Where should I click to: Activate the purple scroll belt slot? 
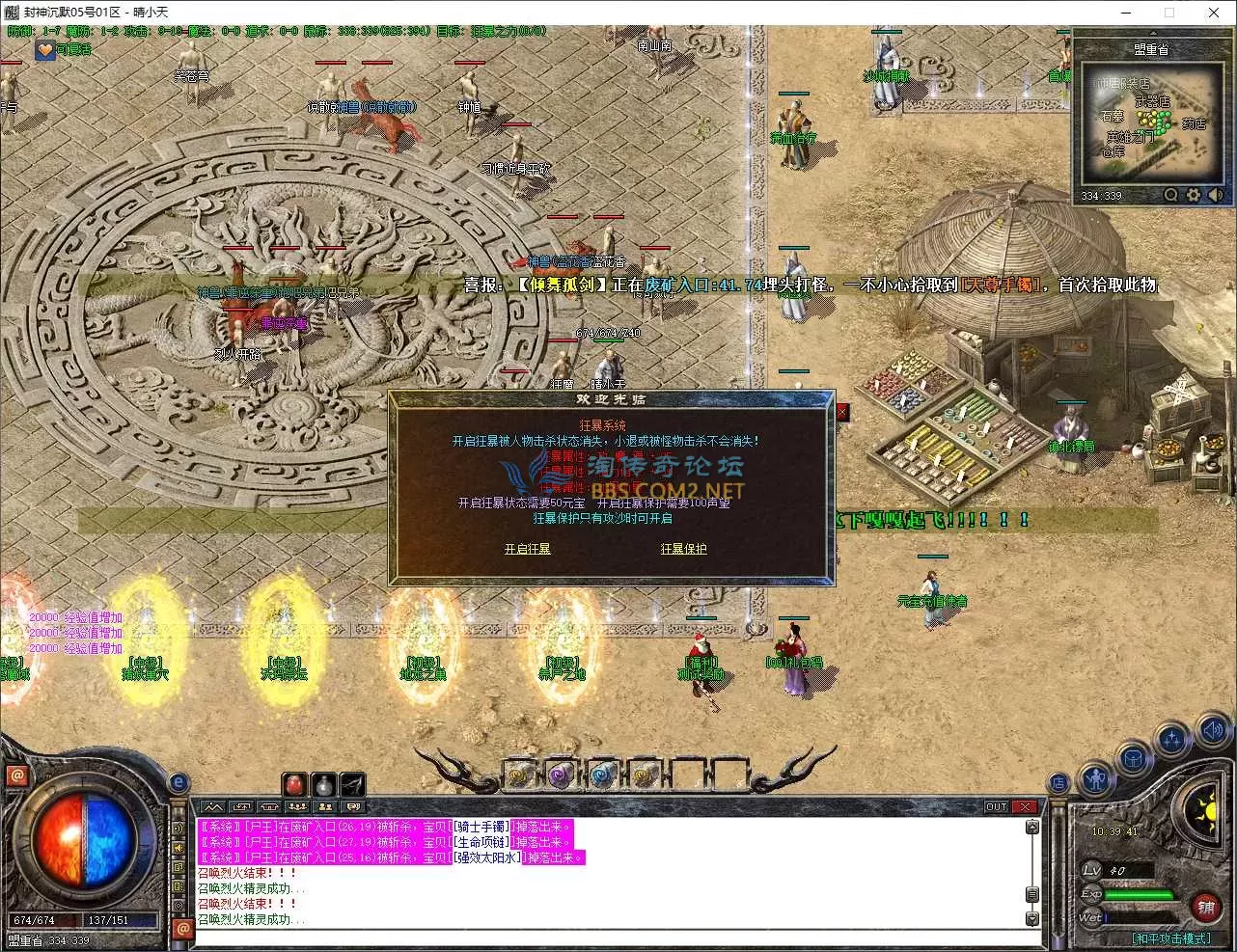pyautogui.click(x=562, y=774)
